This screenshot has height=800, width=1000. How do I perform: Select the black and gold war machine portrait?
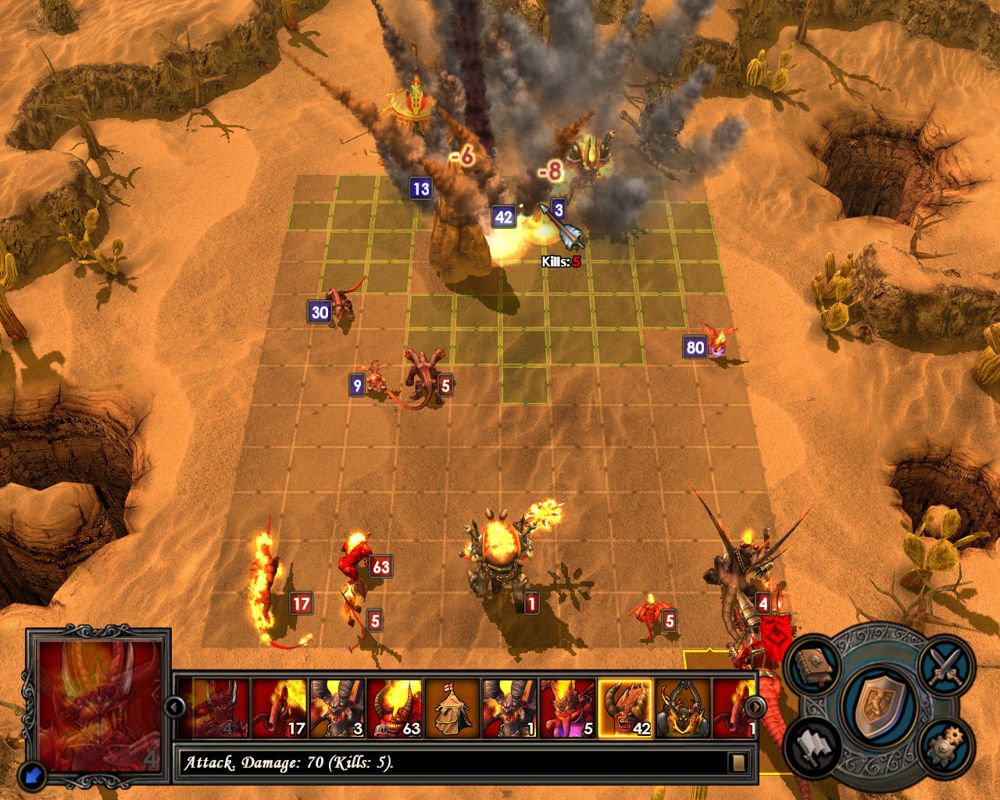click(x=683, y=707)
